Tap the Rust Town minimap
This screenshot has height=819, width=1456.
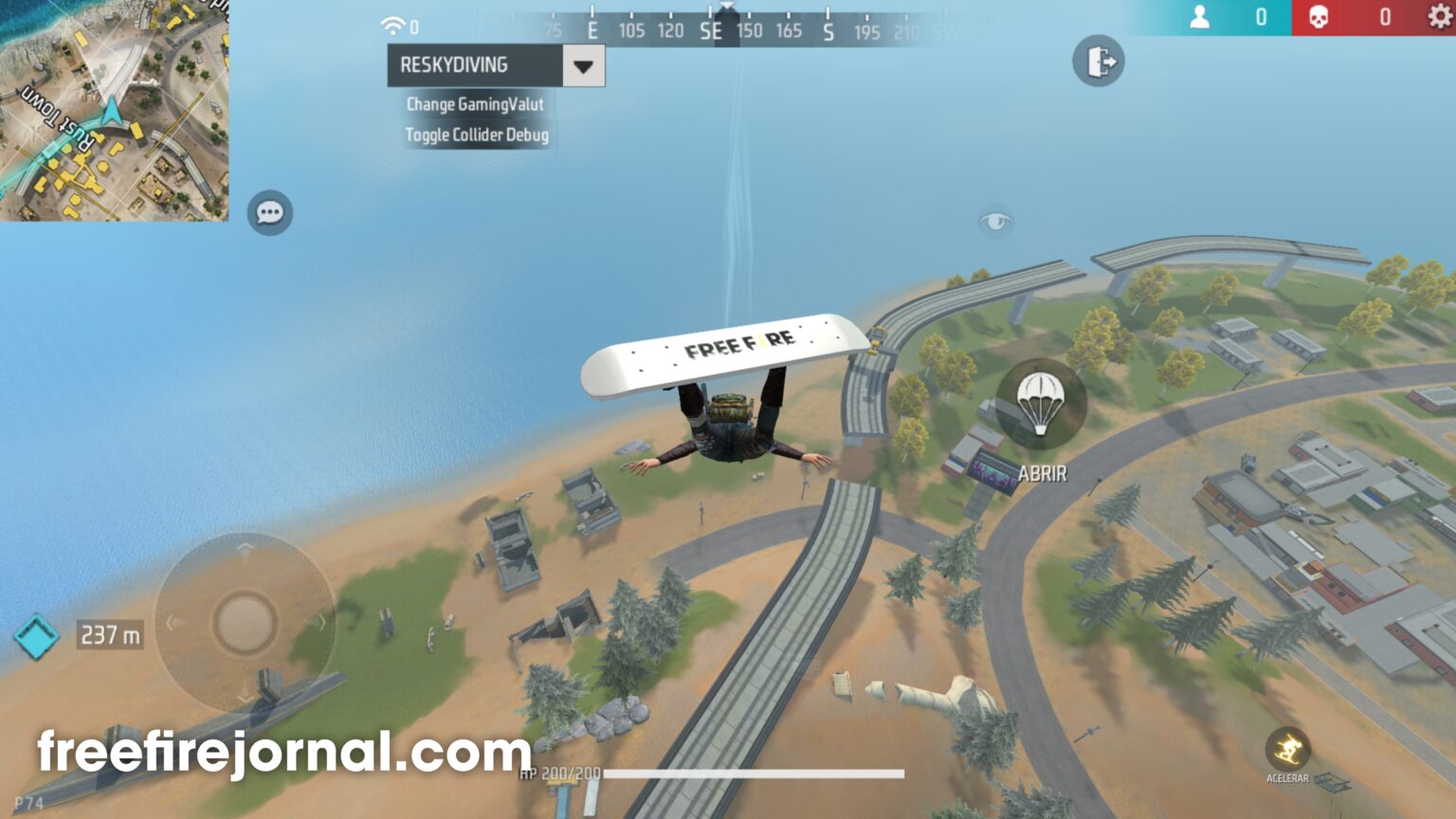114,114
